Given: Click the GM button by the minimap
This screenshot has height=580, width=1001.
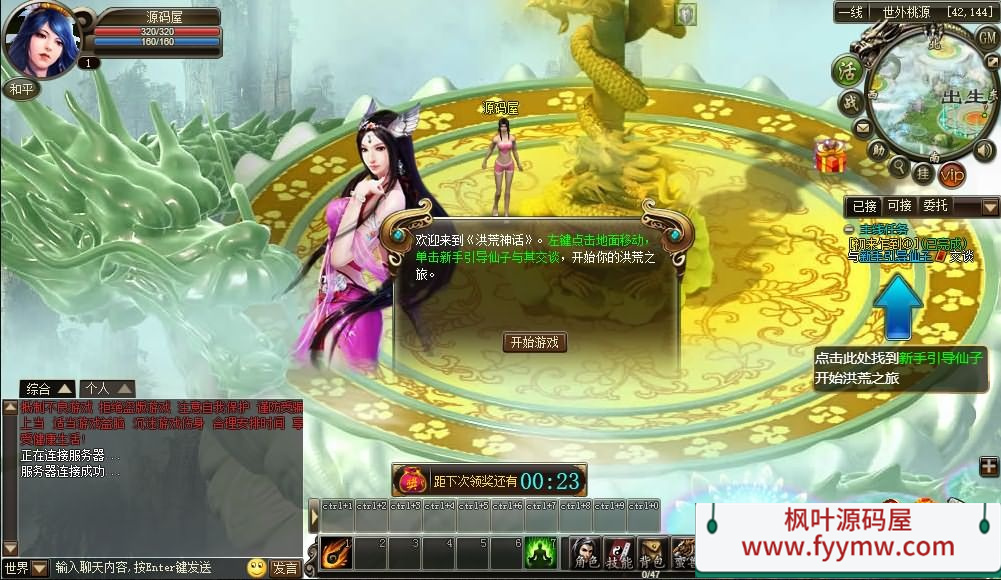Looking at the screenshot, I should pos(987,35).
